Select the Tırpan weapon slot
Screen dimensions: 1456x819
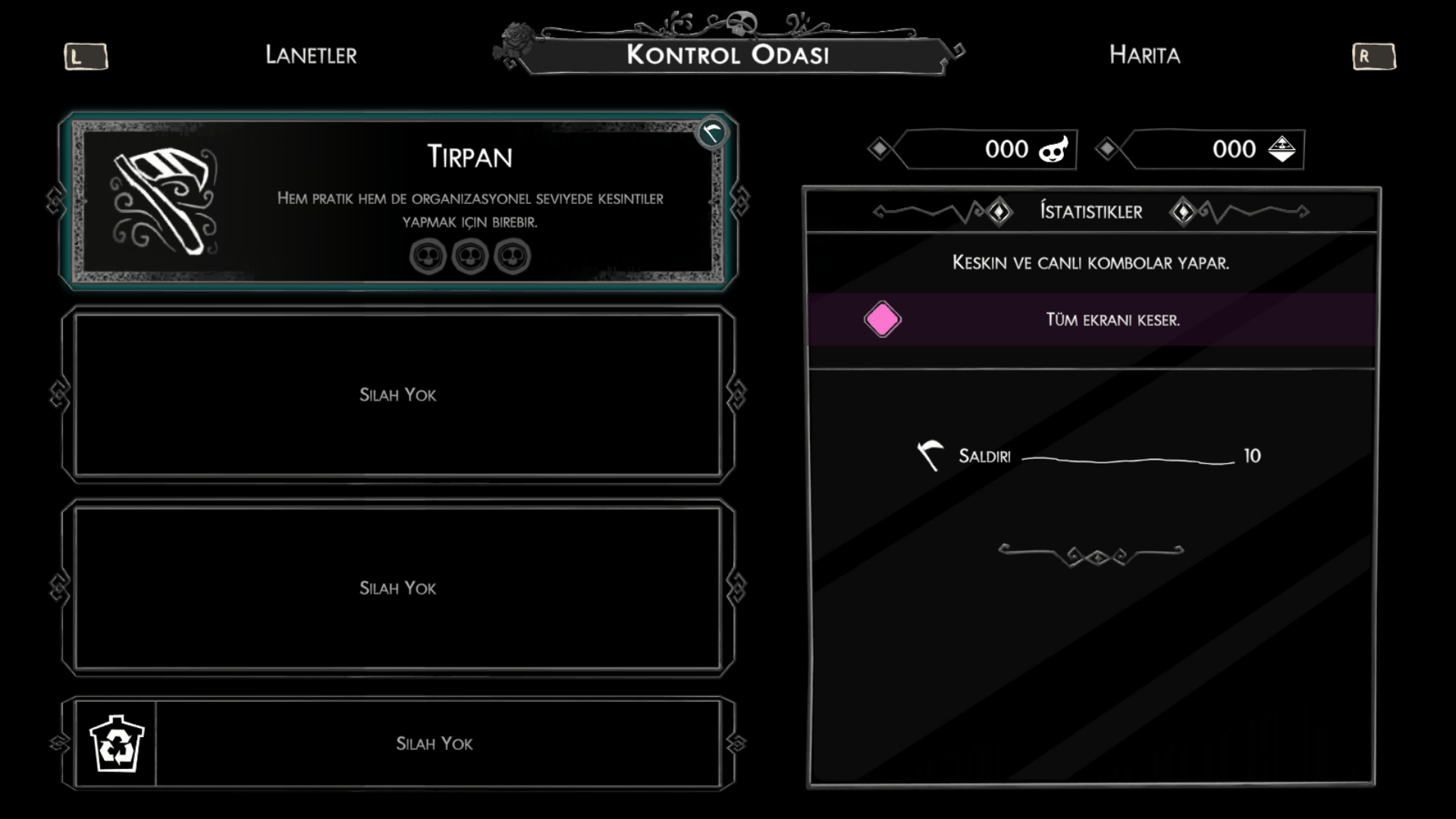[398, 201]
